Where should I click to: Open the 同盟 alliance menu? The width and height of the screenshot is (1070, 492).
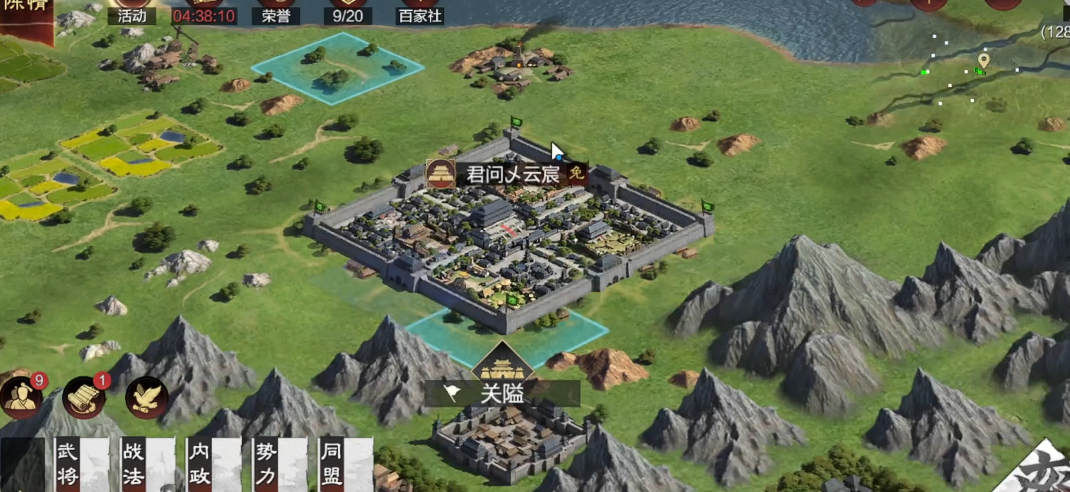tap(332, 465)
